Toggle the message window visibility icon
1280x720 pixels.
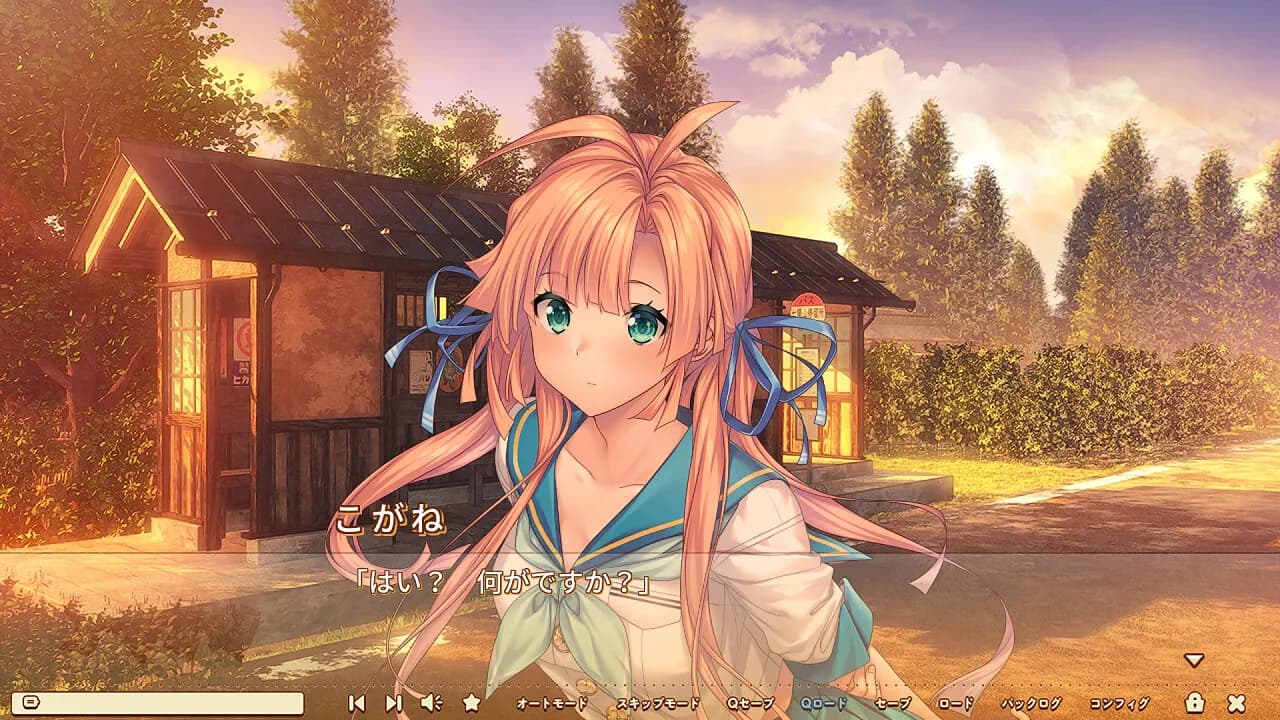coord(30,704)
